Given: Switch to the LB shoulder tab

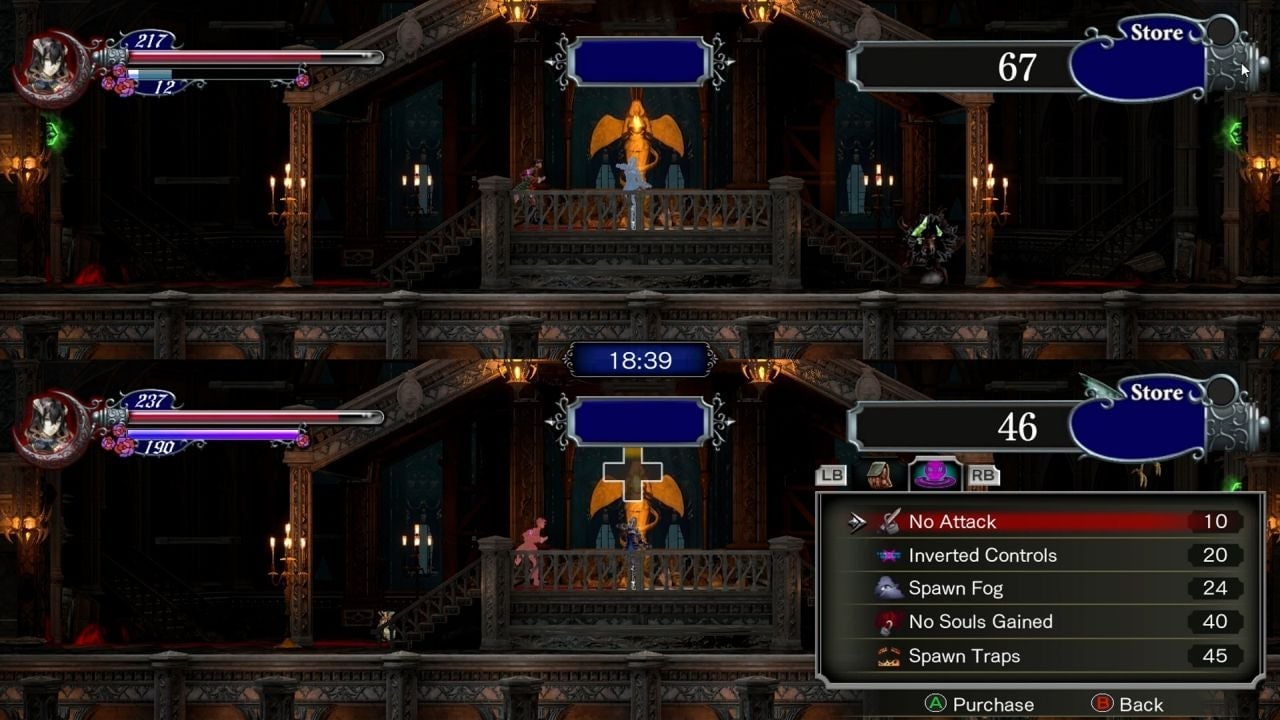Looking at the screenshot, I should pos(831,474).
